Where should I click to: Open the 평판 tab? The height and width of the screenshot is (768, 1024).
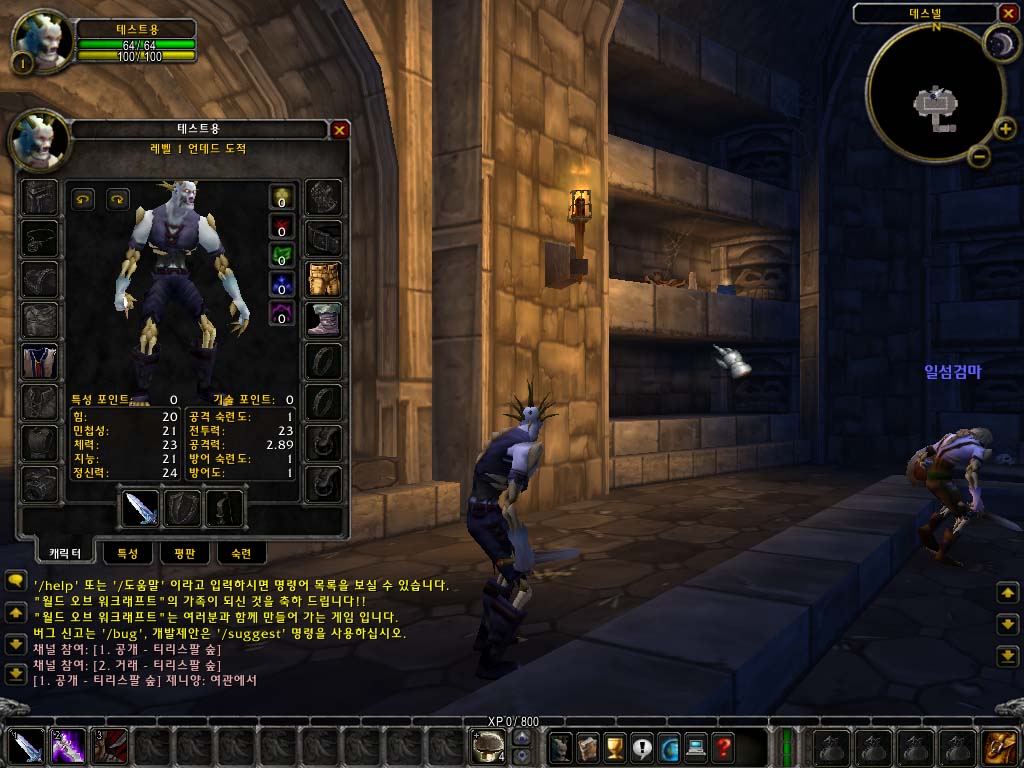pyautogui.click(x=184, y=552)
